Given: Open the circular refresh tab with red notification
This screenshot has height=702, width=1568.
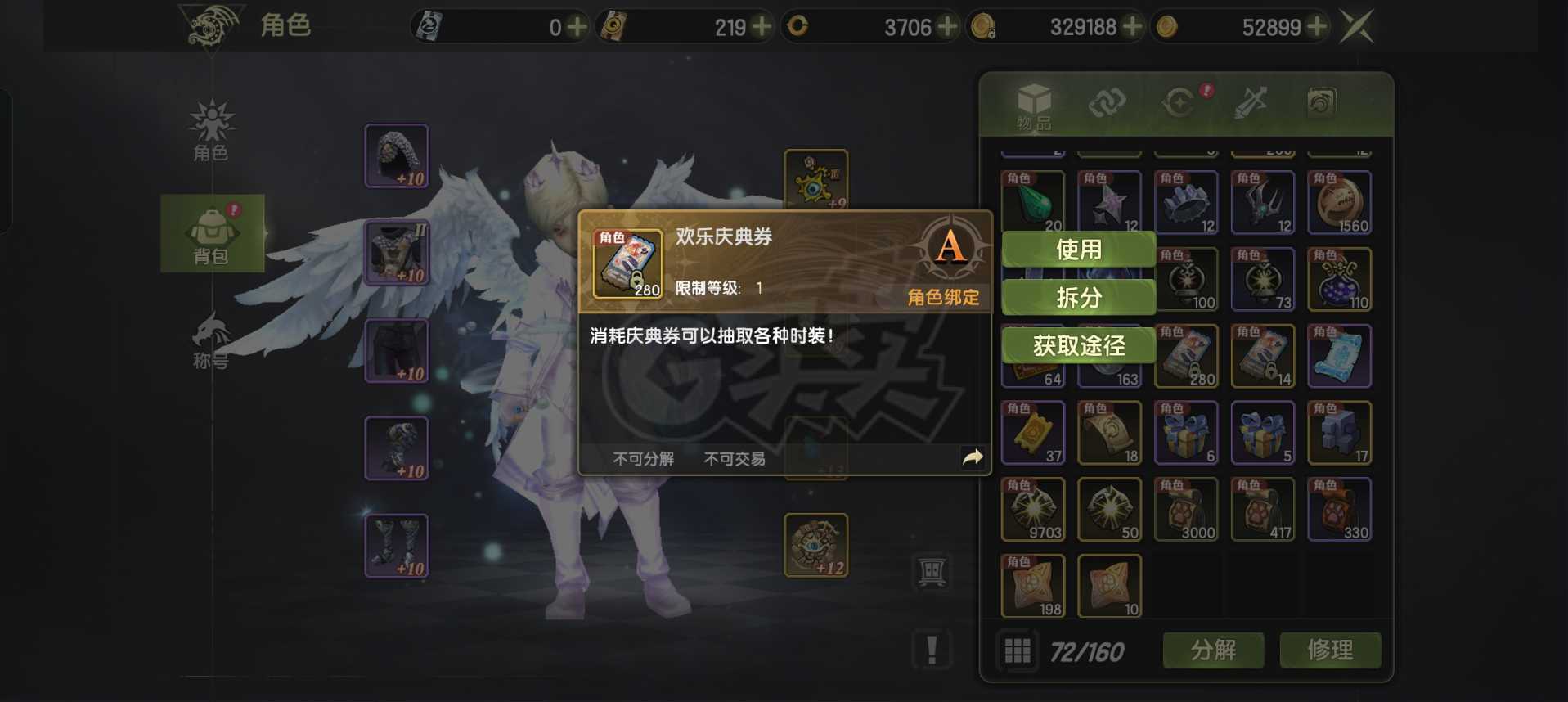Looking at the screenshot, I should [1176, 105].
